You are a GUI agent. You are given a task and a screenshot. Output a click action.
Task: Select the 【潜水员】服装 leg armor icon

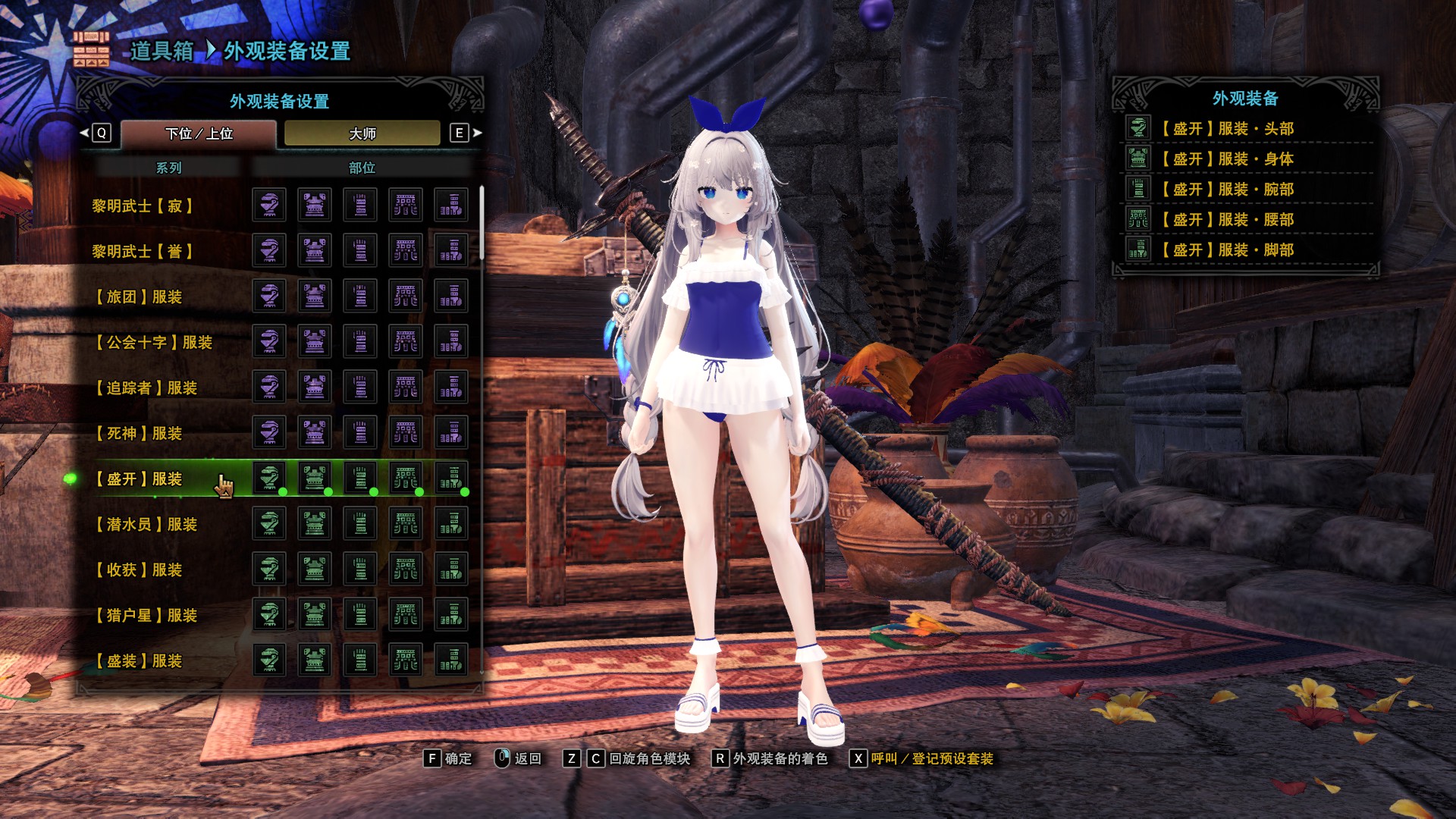point(451,523)
